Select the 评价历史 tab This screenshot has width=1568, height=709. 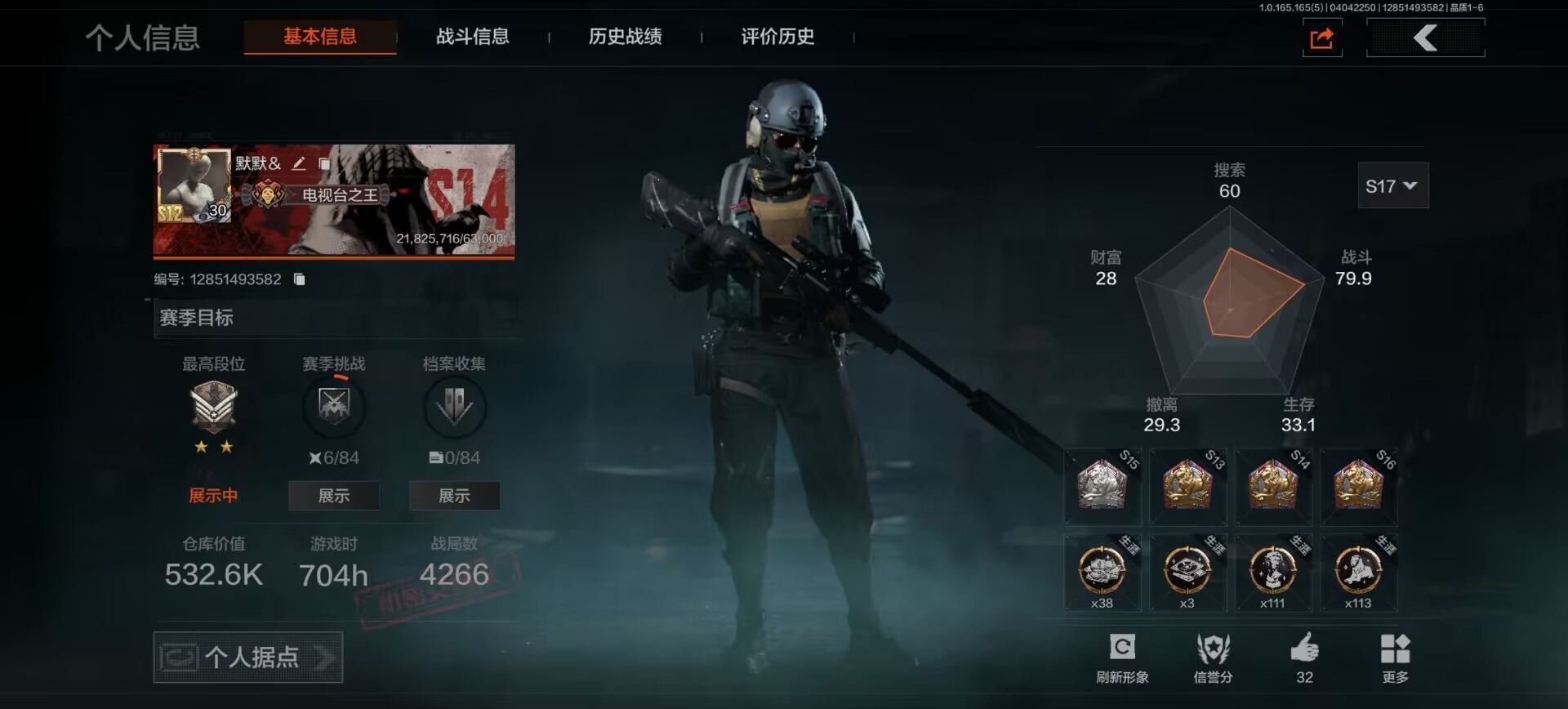coord(777,37)
